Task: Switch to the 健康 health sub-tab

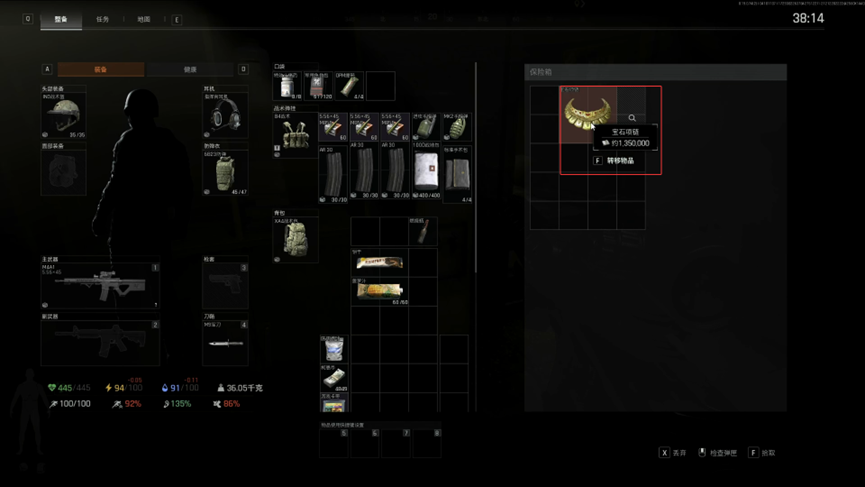Action: (190, 70)
